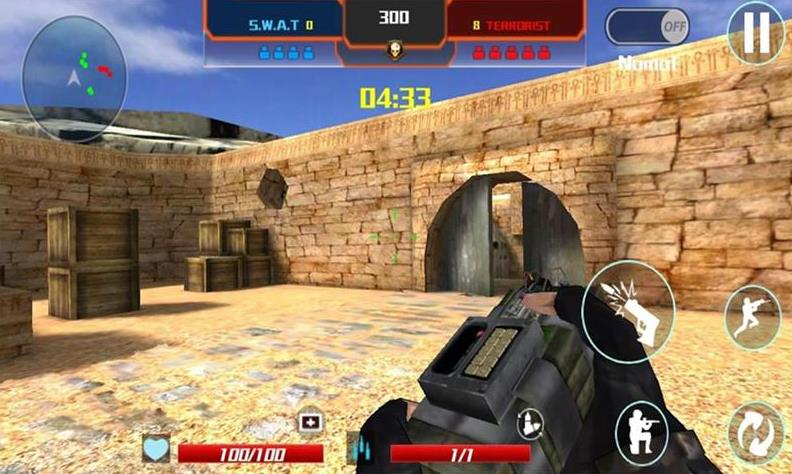Tap the circular radar minimap
The image size is (792, 474).
(74, 78)
